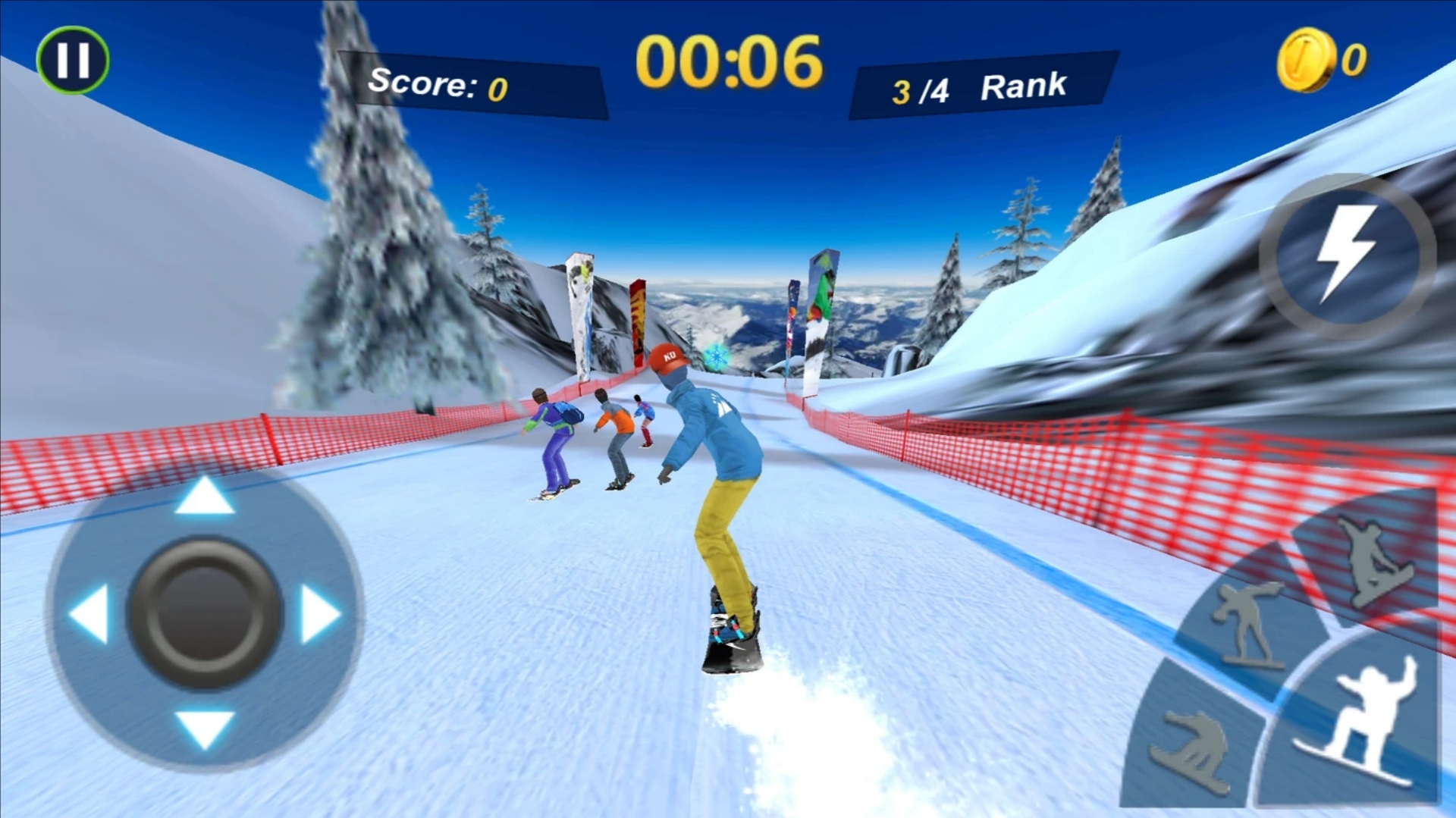
Task: Activate the lightning bolt speed boost
Action: click(1348, 255)
